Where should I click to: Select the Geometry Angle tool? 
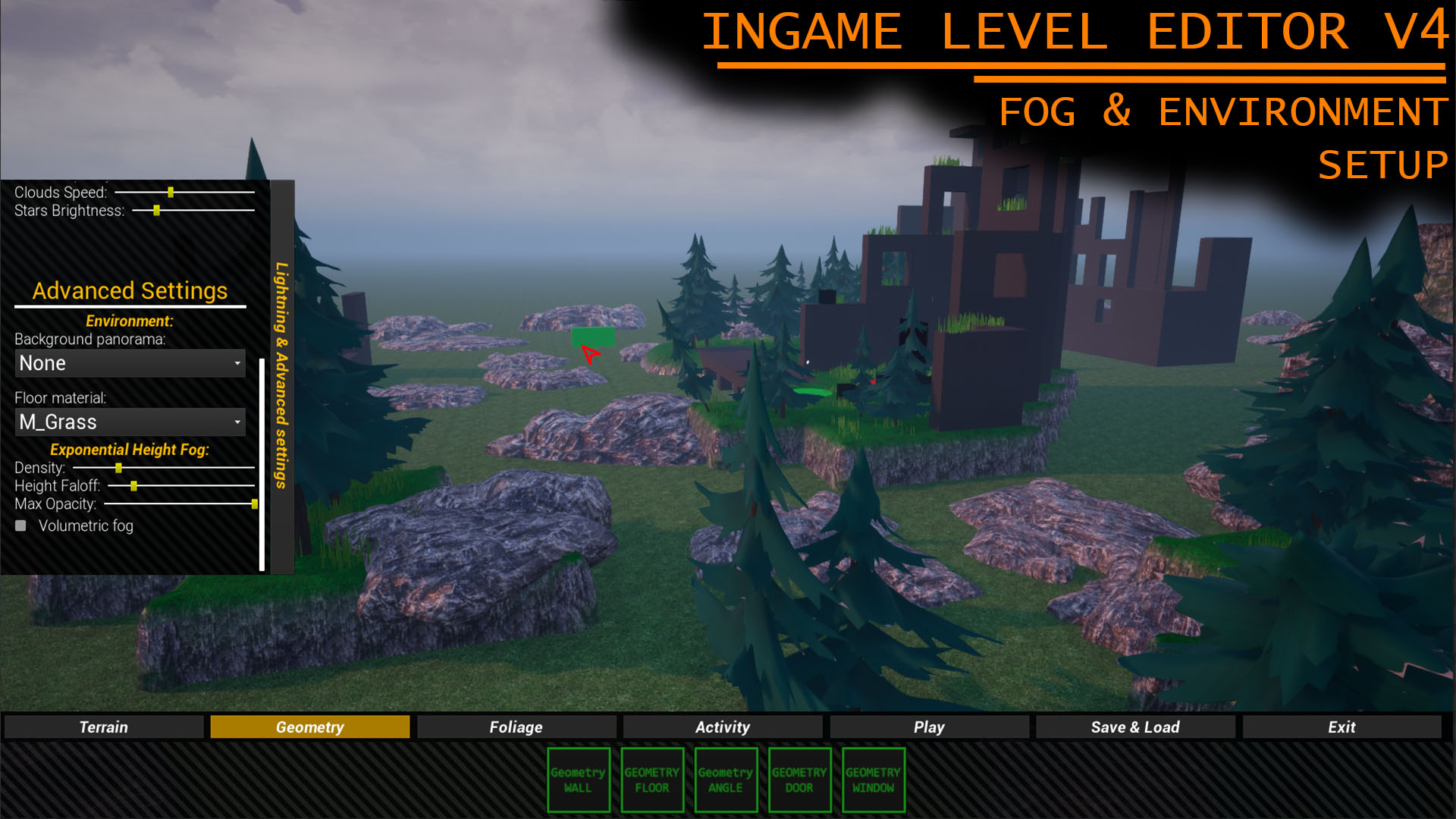[726, 780]
